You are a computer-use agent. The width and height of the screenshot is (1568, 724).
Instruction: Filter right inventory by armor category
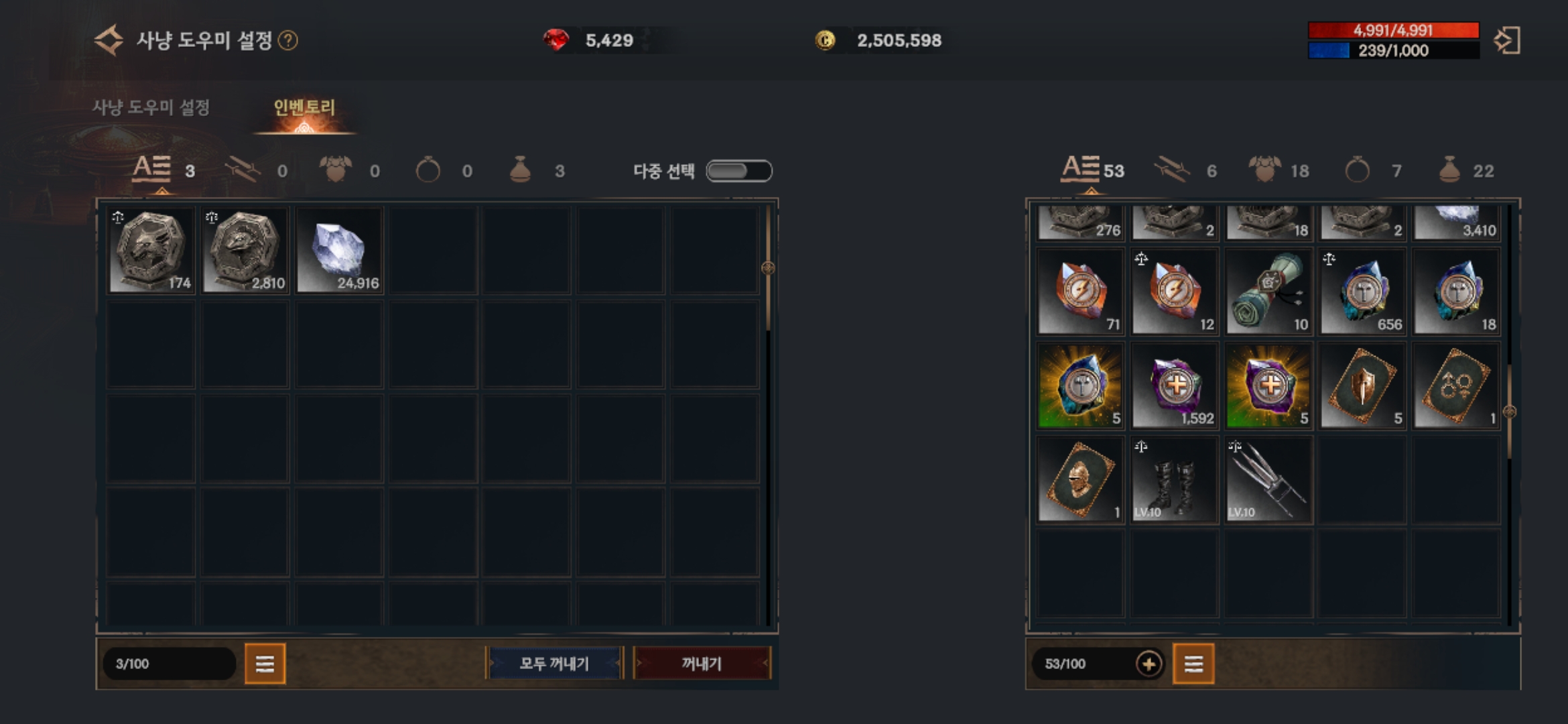point(1265,170)
